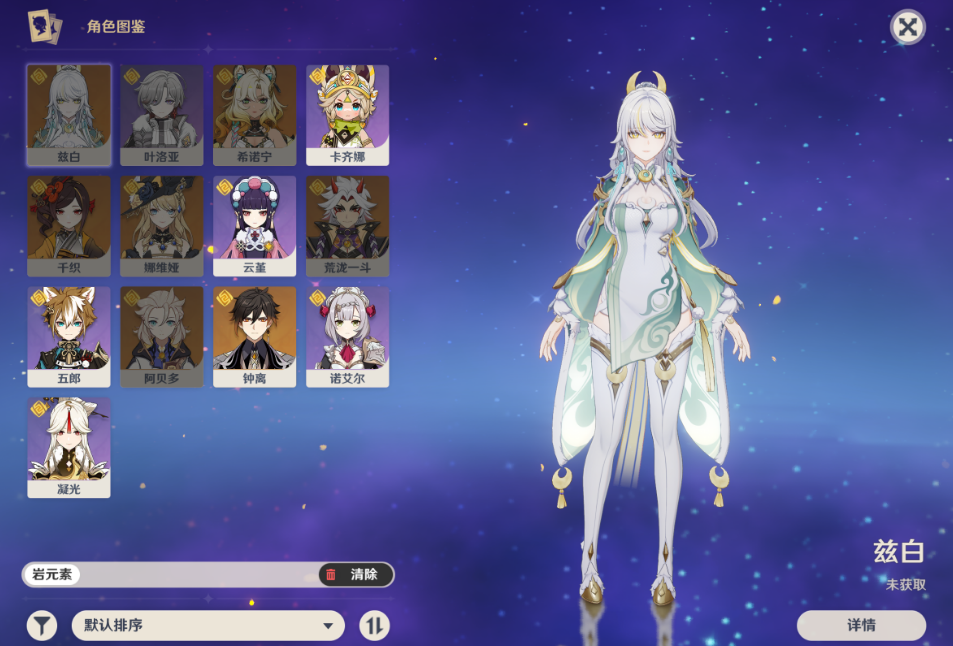Image resolution: width=953 pixels, height=646 pixels.
Task: Pick the 诺艾尔 character card
Action: (x=348, y=336)
